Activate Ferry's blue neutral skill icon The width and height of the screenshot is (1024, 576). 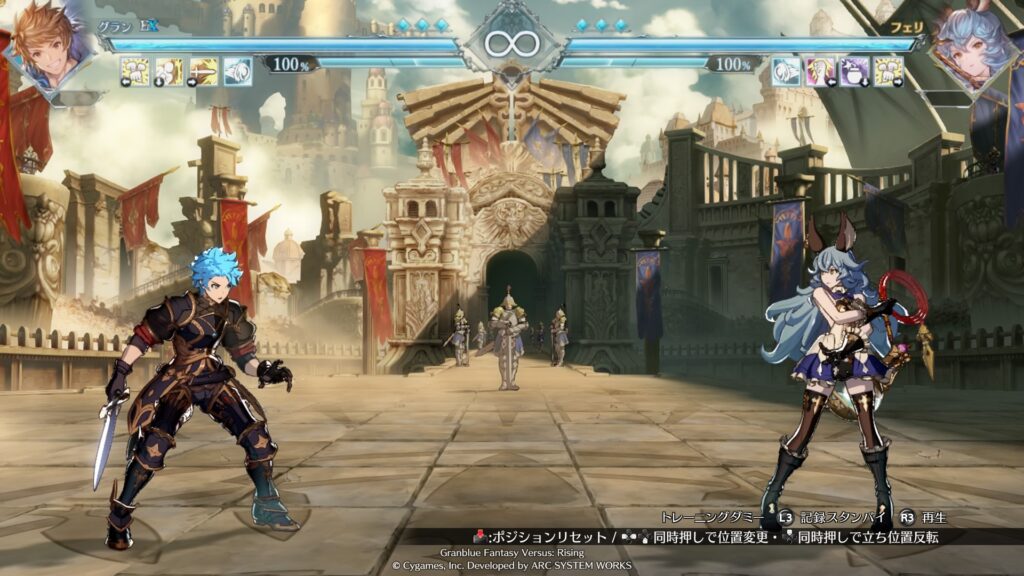coord(786,70)
